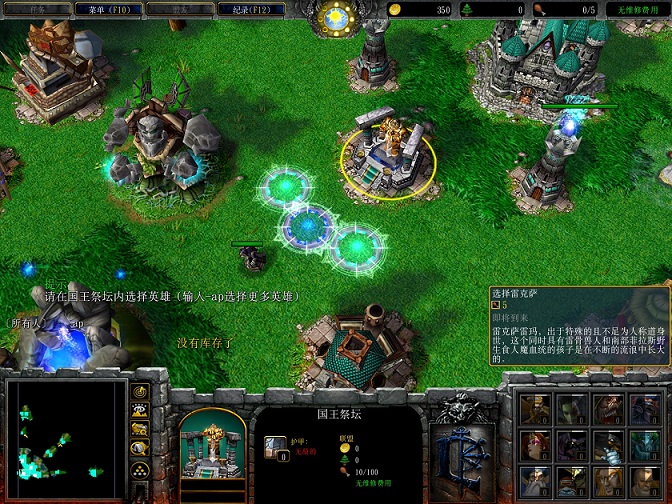The image size is (672, 504).
Task: Choose the bald bearded man hero icon
Action: coord(645,482)
